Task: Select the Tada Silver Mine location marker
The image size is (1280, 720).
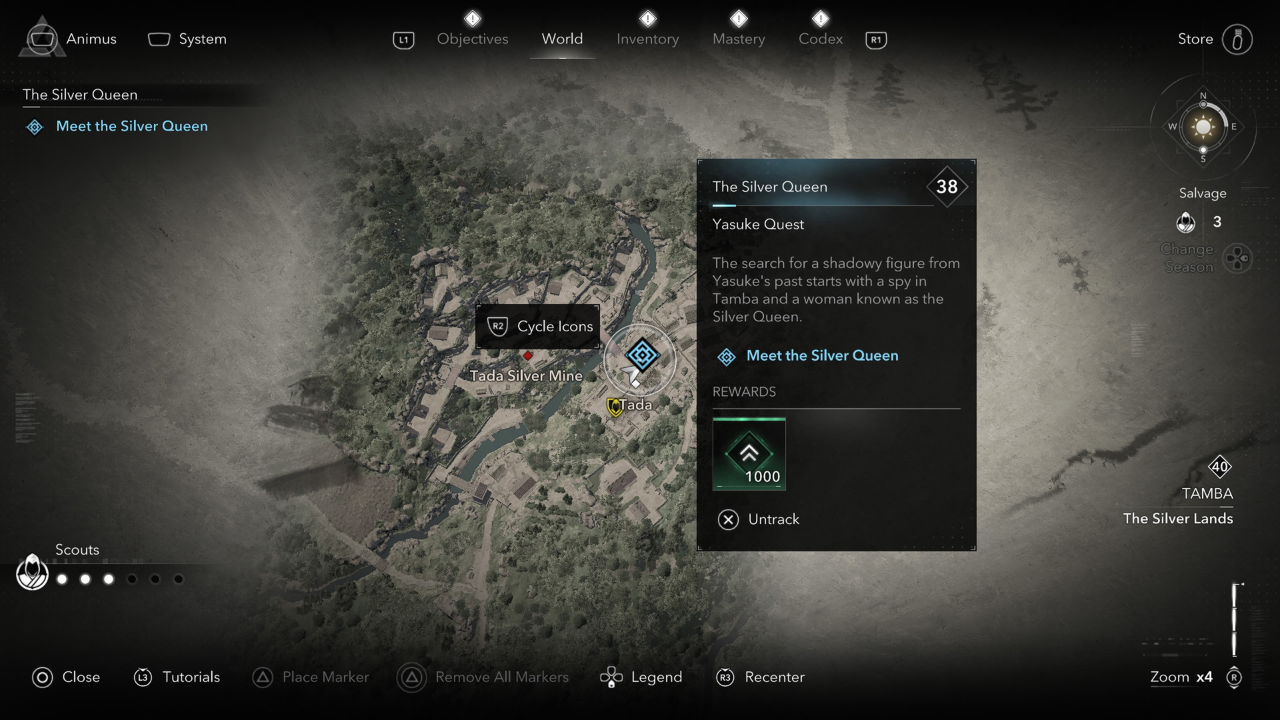Action: pyautogui.click(x=527, y=356)
